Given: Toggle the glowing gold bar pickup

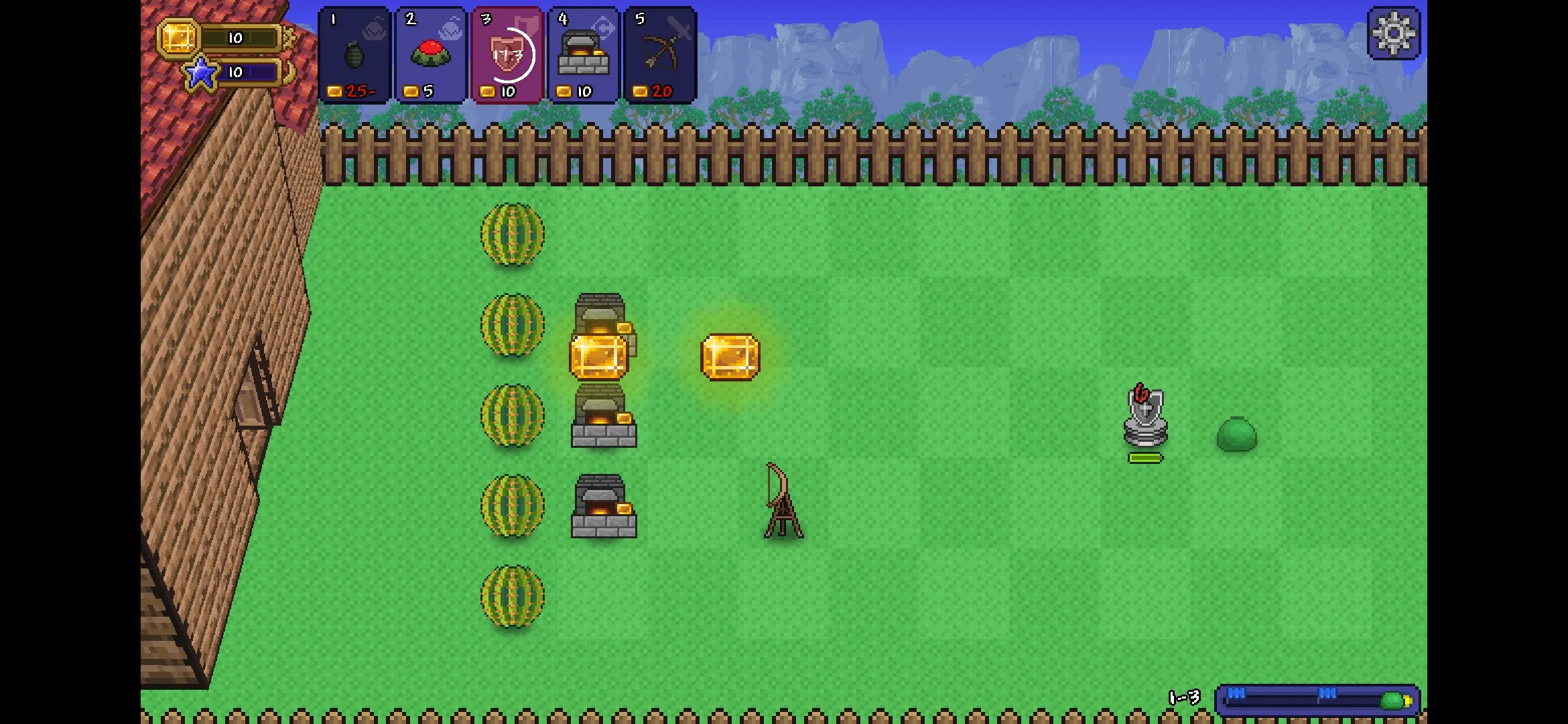Looking at the screenshot, I should 730,355.
